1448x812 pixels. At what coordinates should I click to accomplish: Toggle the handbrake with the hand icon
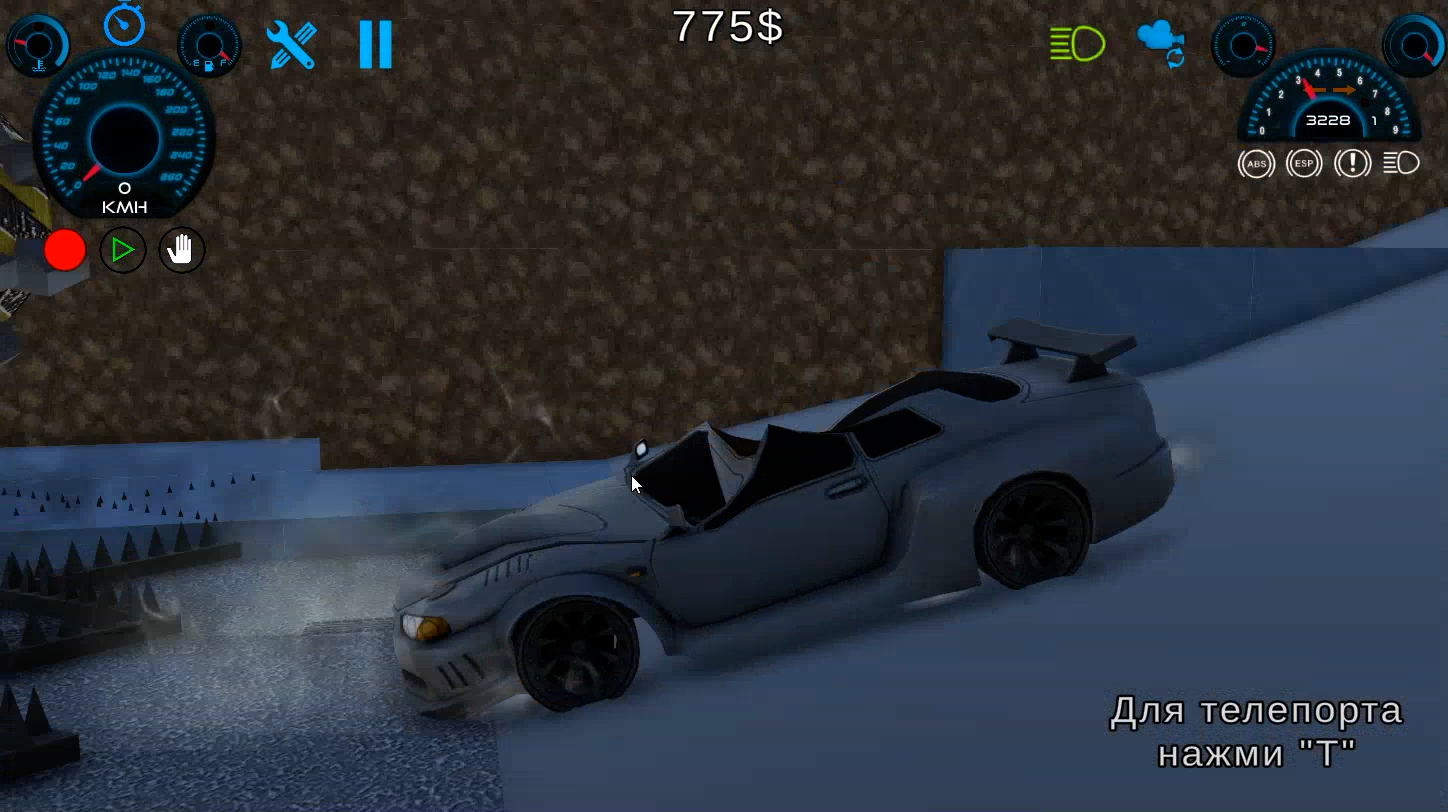180,250
